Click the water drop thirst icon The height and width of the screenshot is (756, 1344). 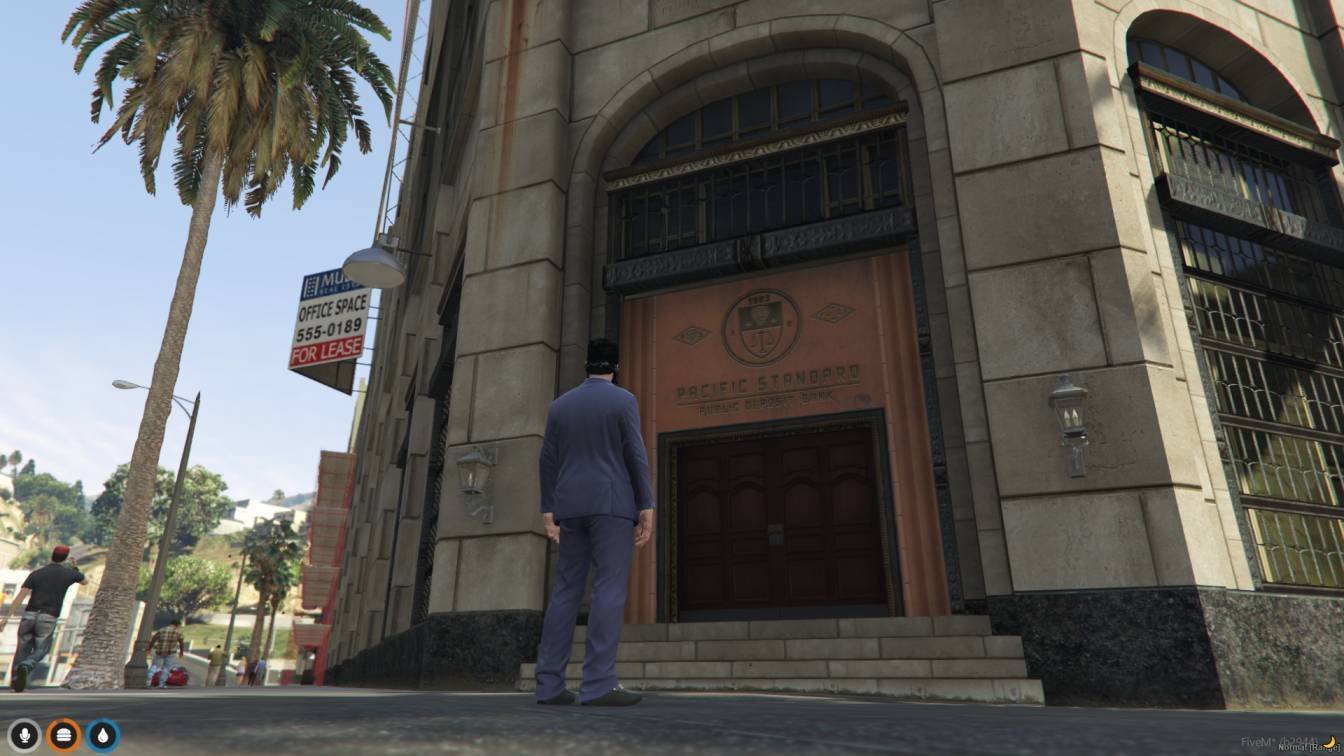[103, 735]
